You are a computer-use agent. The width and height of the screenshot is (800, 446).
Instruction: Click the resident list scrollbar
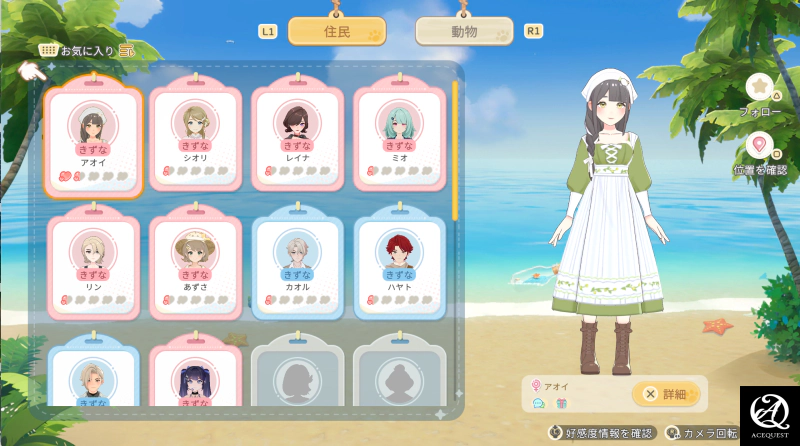456,150
